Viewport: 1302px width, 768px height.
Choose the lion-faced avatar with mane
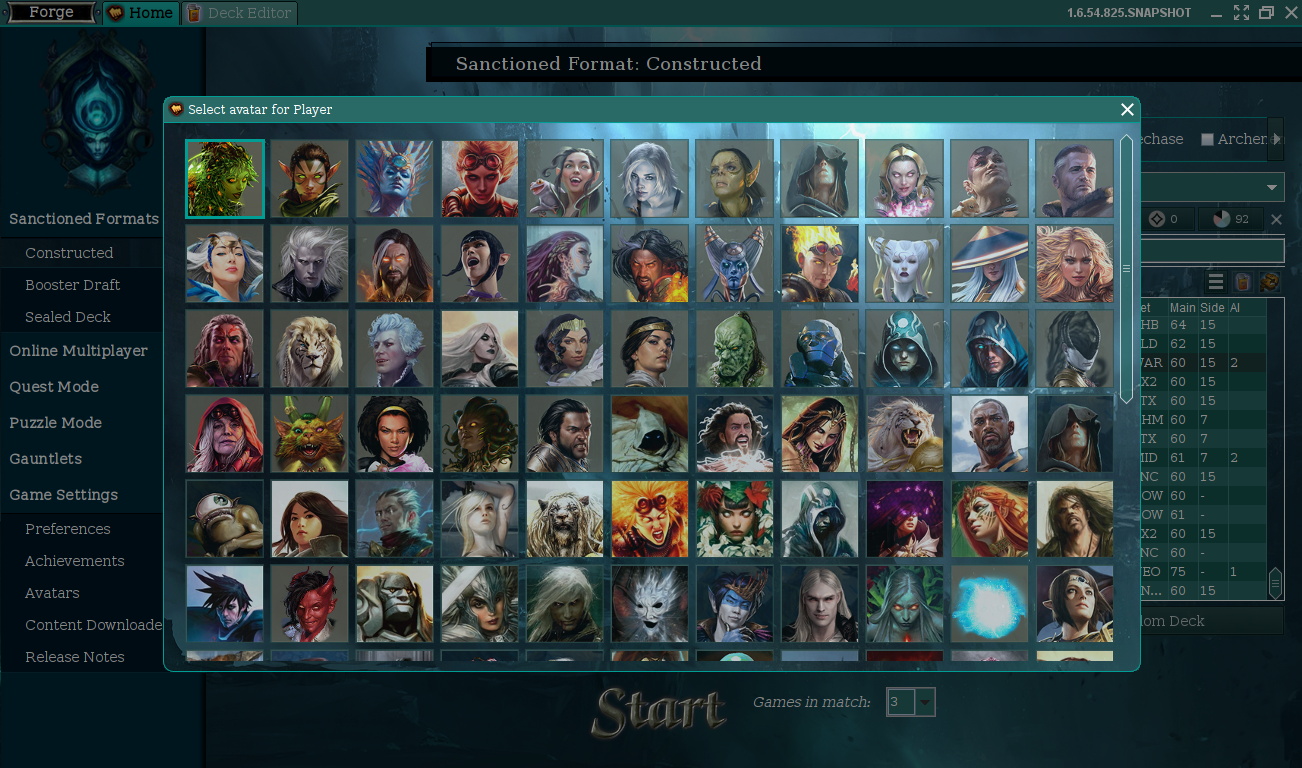point(310,348)
